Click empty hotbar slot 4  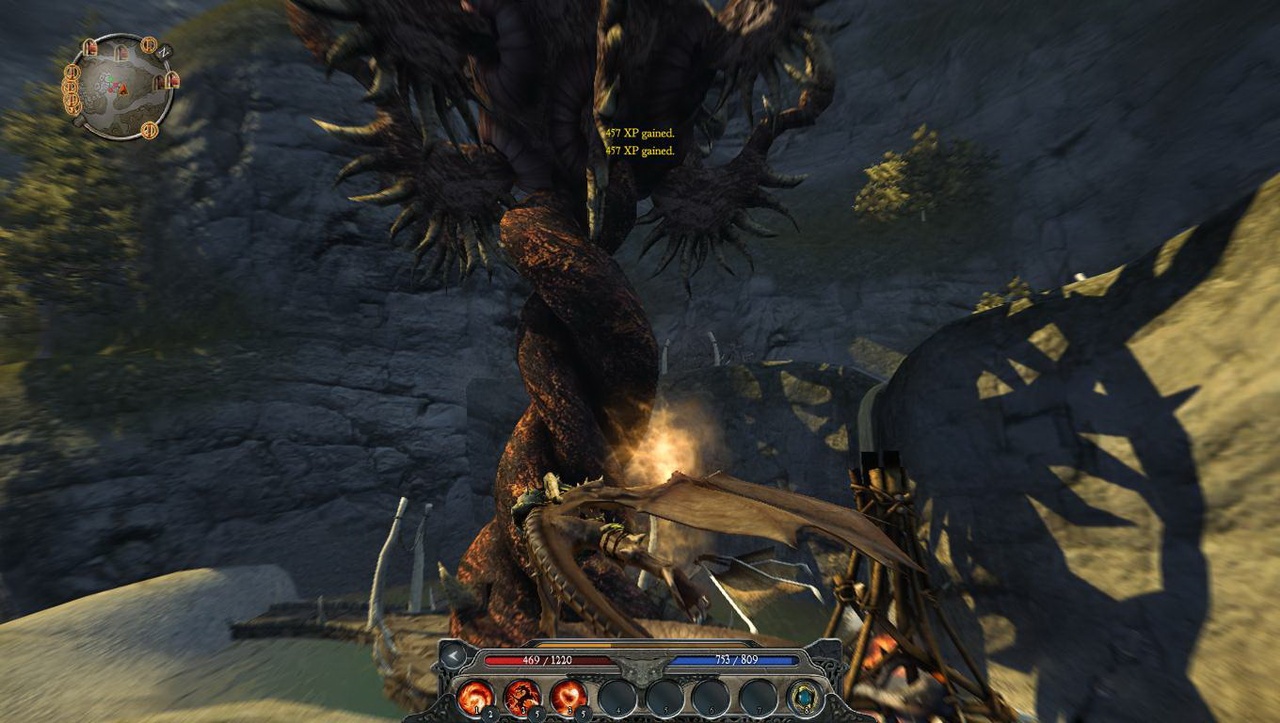click(x=617, y=698)
